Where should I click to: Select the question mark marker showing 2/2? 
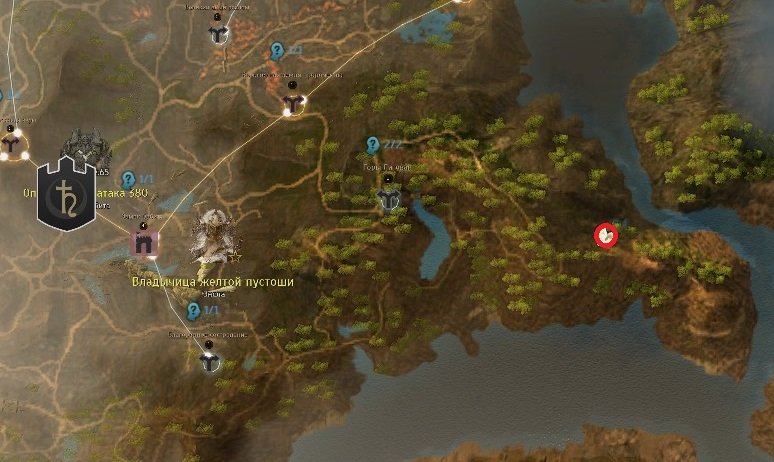373,144
